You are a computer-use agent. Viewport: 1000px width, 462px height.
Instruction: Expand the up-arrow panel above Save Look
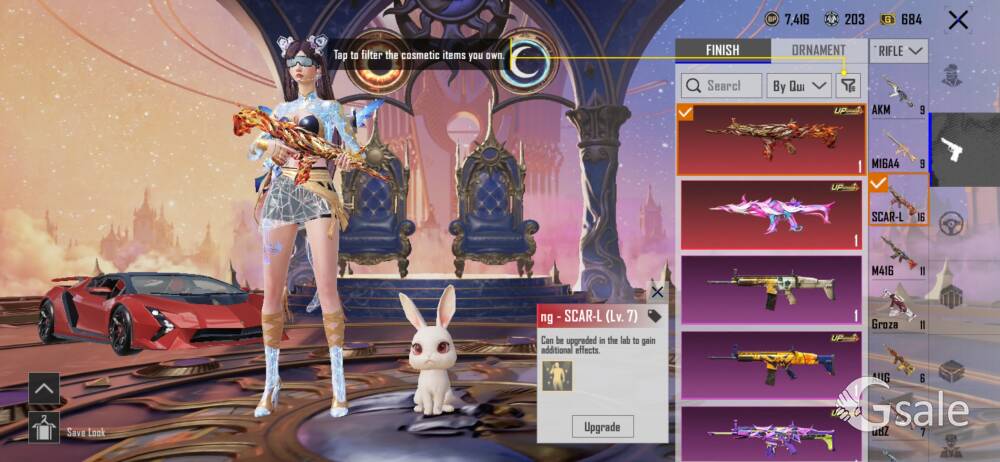(44, 387)
